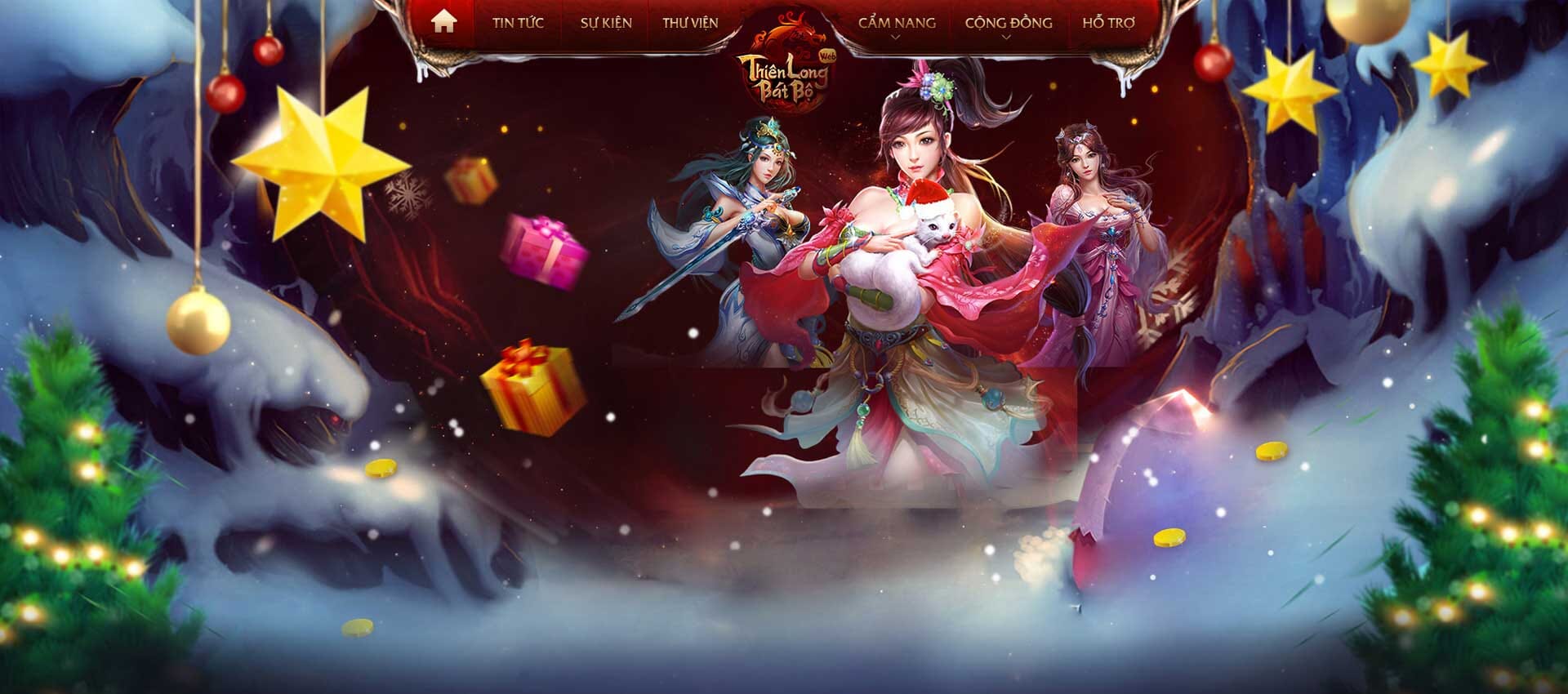Screen dimensions: 1568x694
Task: Click the THƯ VIỆN link
Action: point(690,23)
